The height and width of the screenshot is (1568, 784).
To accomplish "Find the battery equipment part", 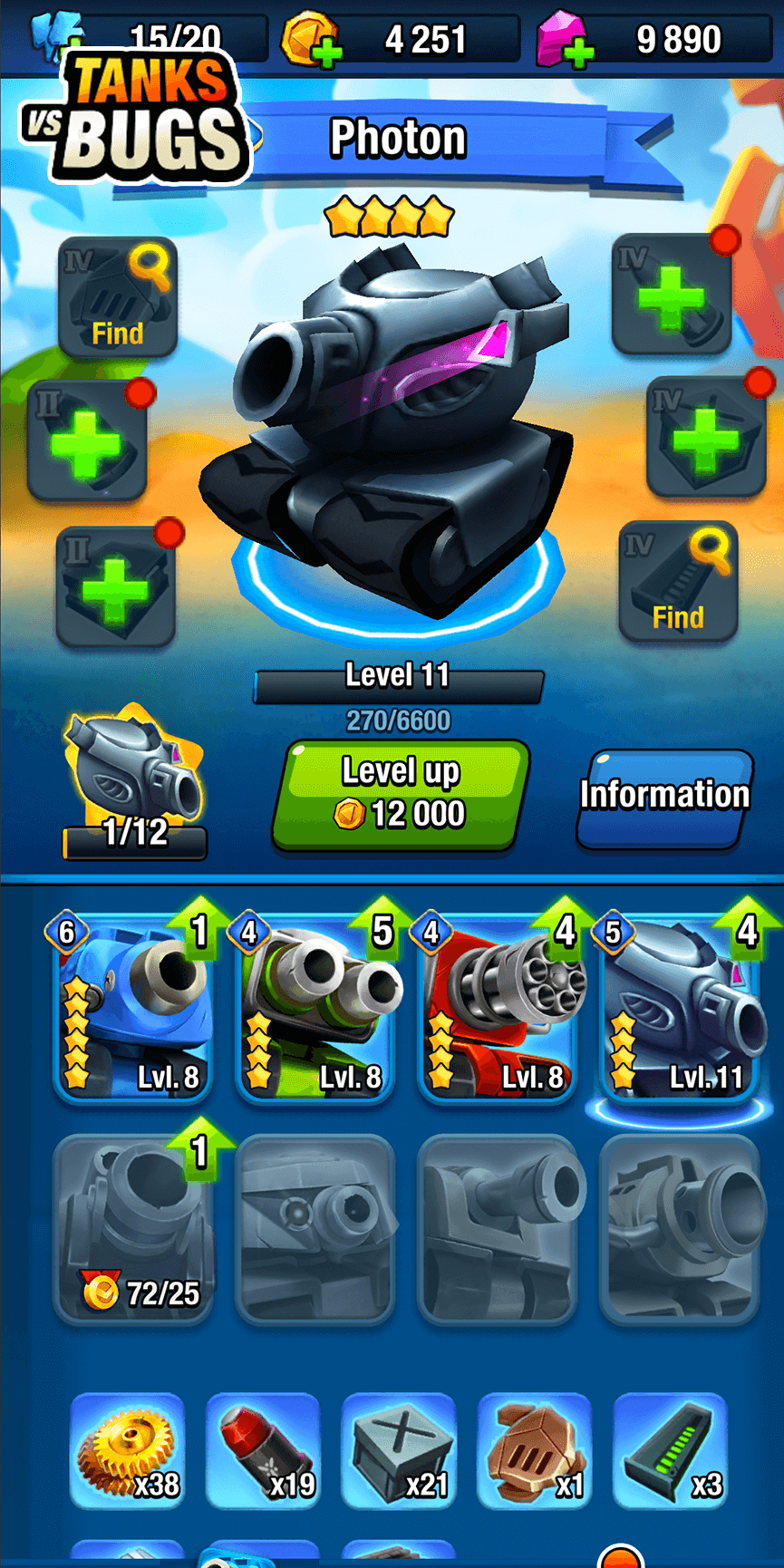I will [x=678, y=582].
